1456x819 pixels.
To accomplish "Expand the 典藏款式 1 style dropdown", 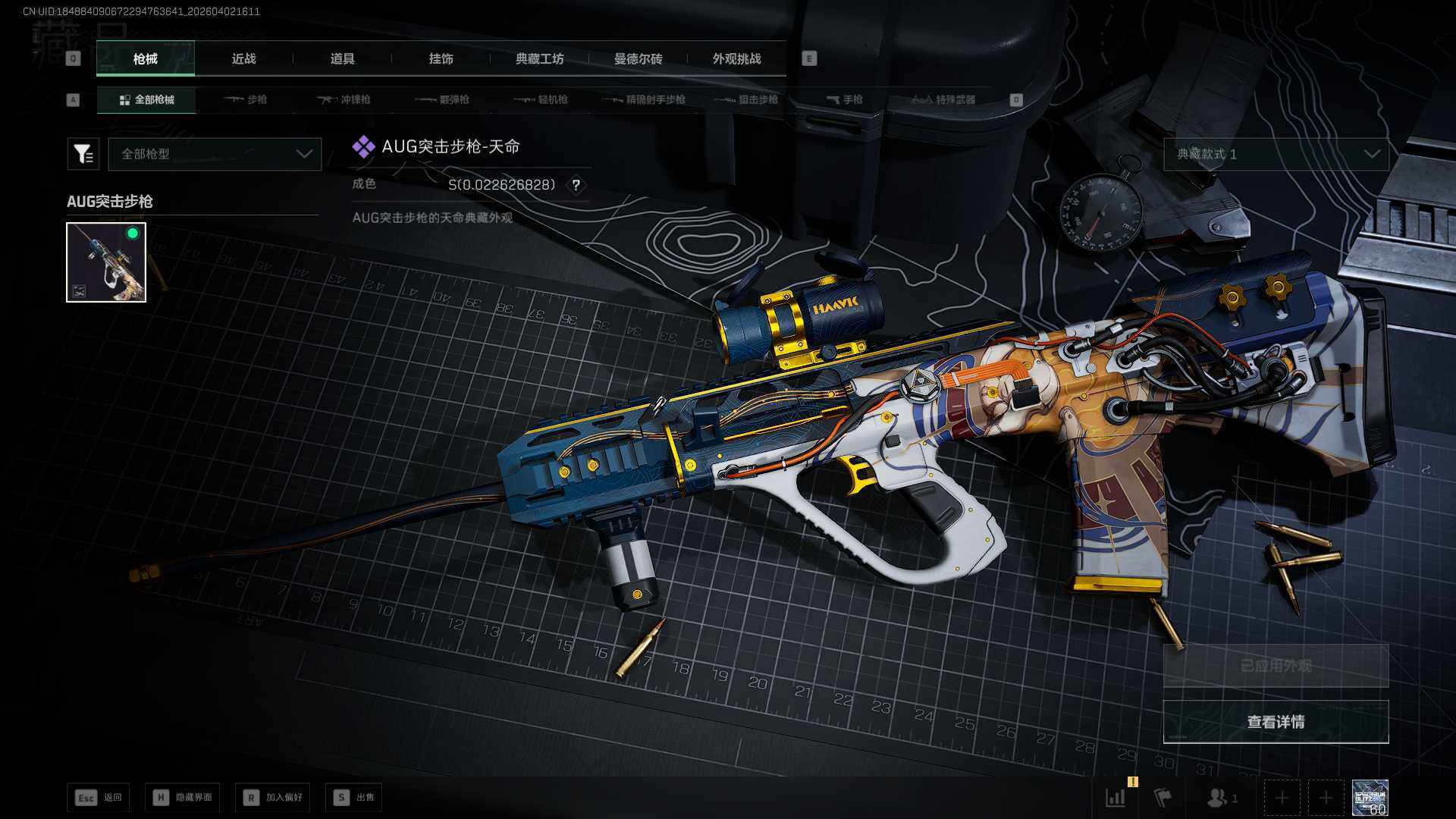I will [1276, 154].
